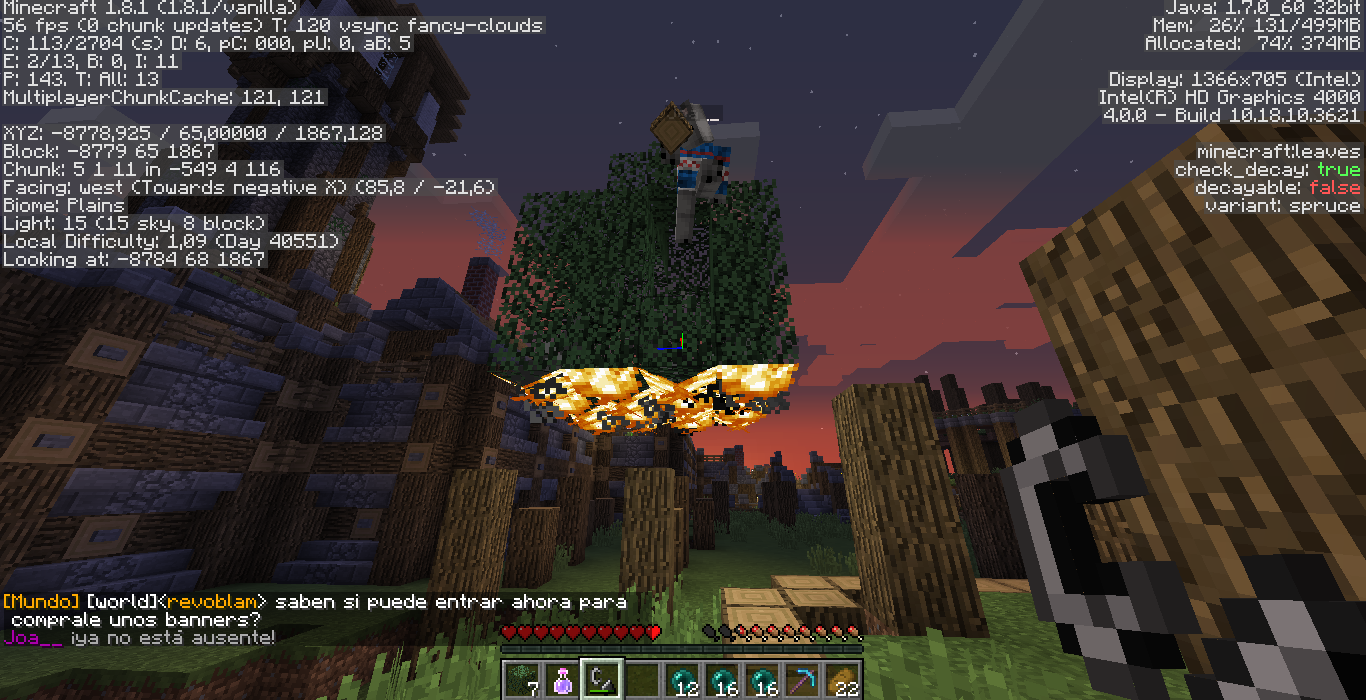Select the pink potion hotbar slot
The height and width of the screenshot is (700, 1366).
pyautogui.click(x=562, y=679)
